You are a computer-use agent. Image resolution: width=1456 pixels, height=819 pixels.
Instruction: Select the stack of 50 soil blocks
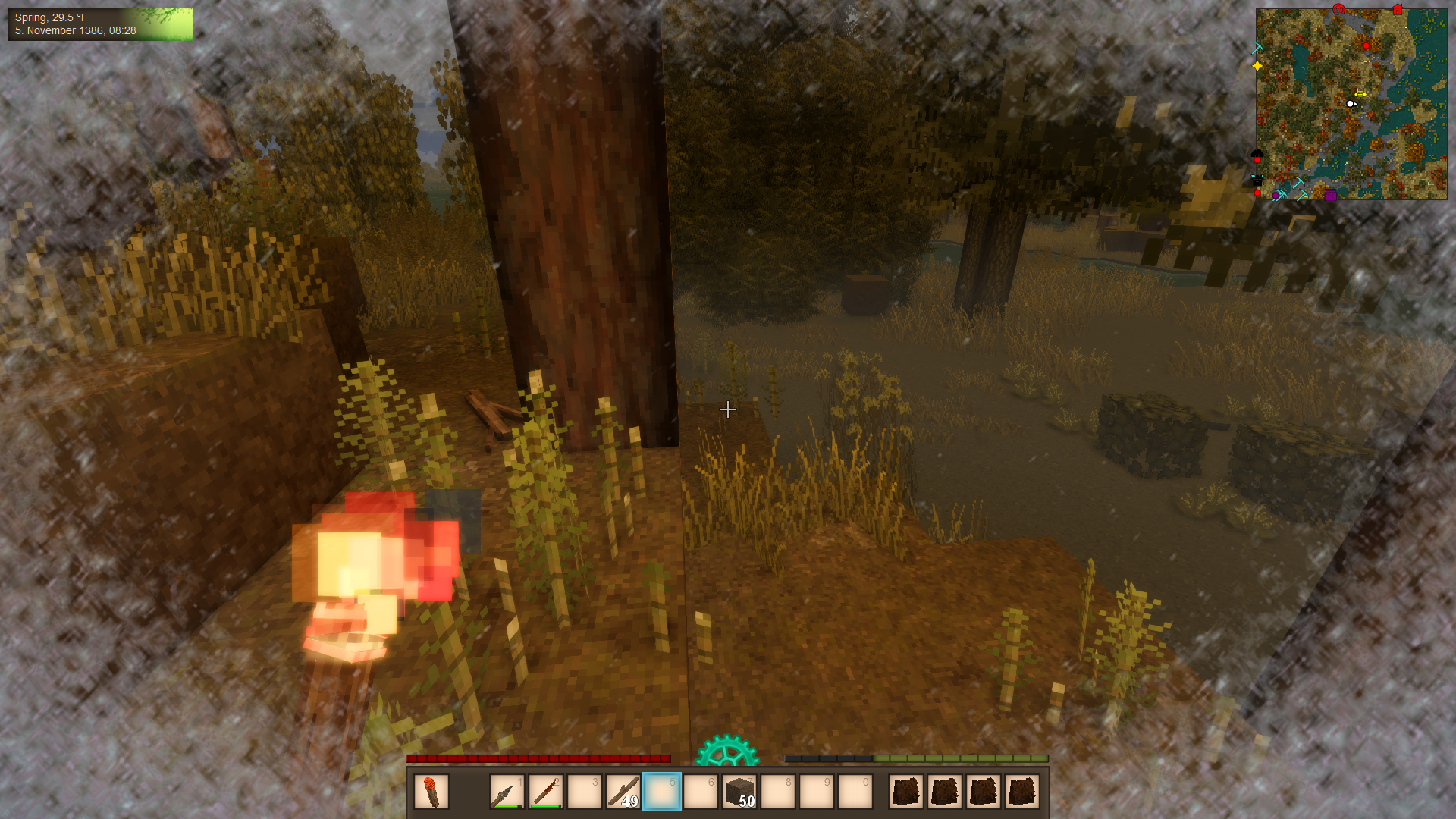pos(739,792)
